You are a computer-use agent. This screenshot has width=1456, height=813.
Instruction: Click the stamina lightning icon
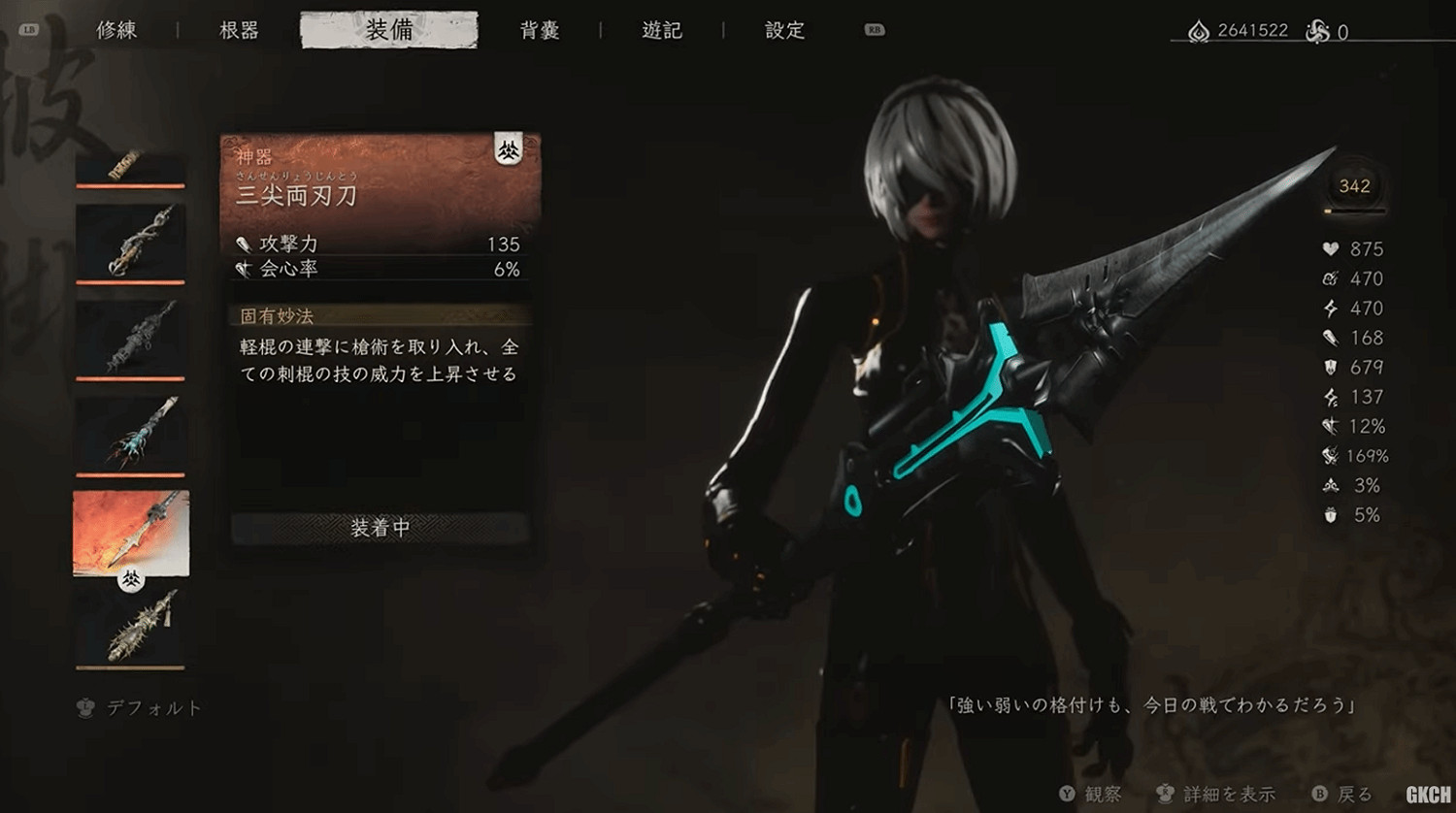[x=1331, y=309]
